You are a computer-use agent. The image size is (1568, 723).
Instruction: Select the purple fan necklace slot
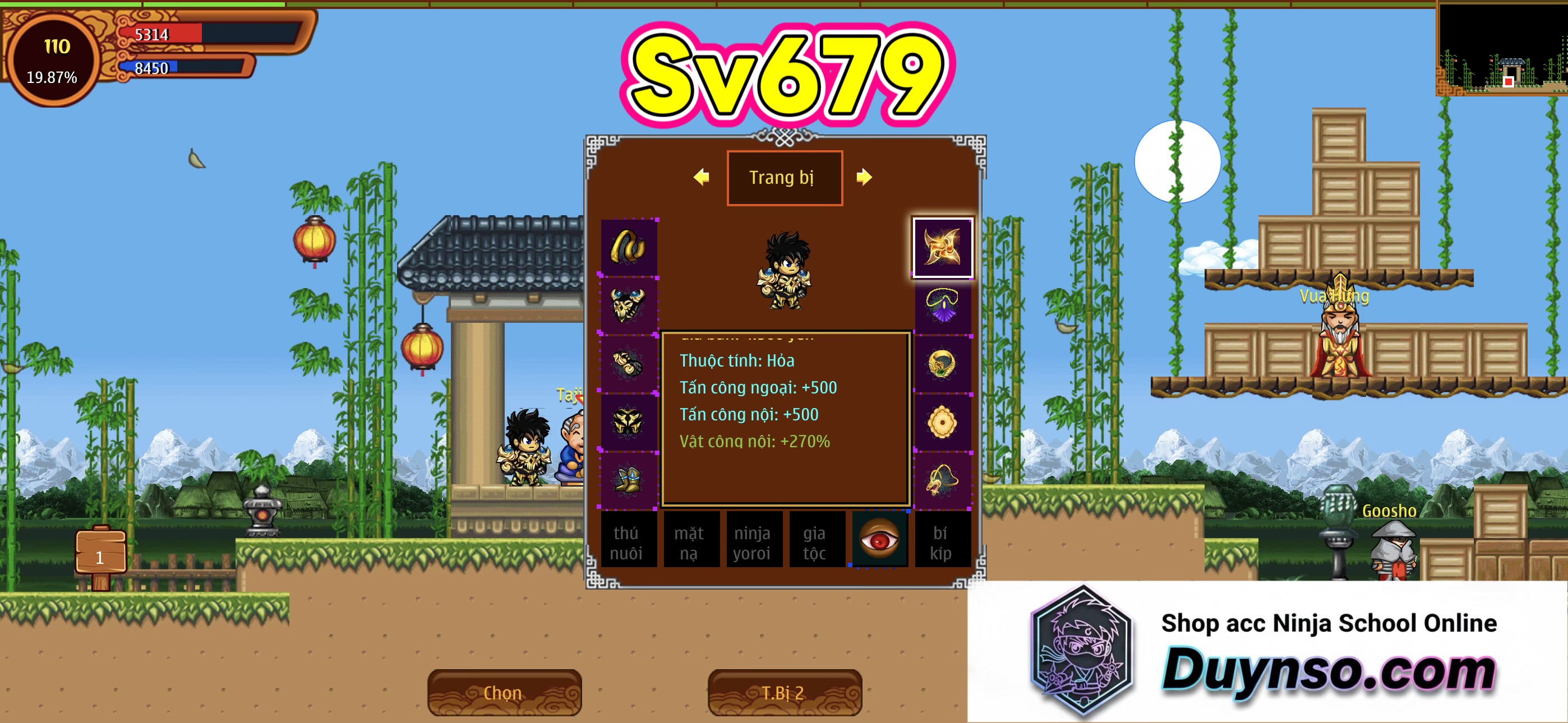click(942, 305)
